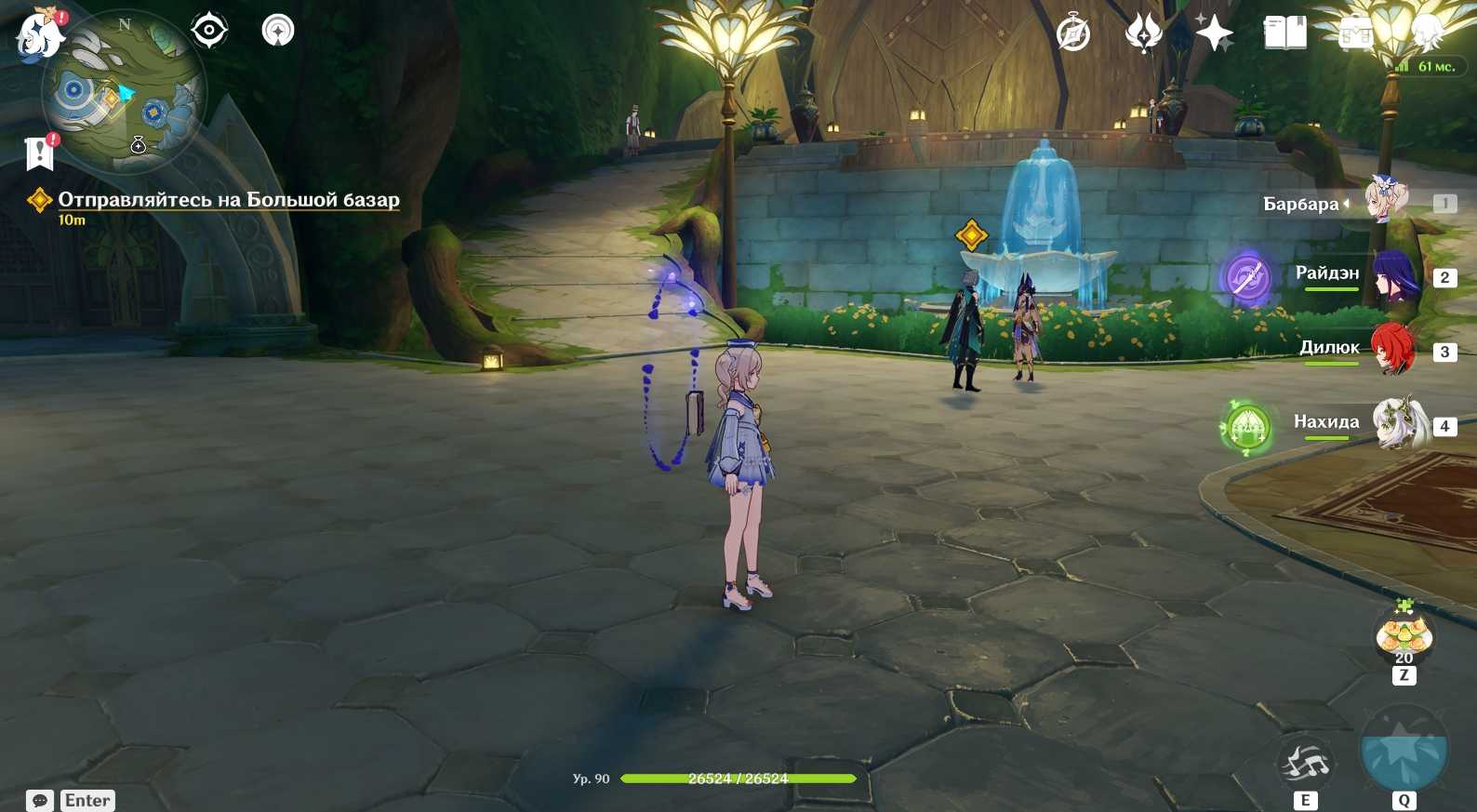The image size is (1477, 812).
Task: Activate Barbara's elemental skill
Action: point(1305,765)
